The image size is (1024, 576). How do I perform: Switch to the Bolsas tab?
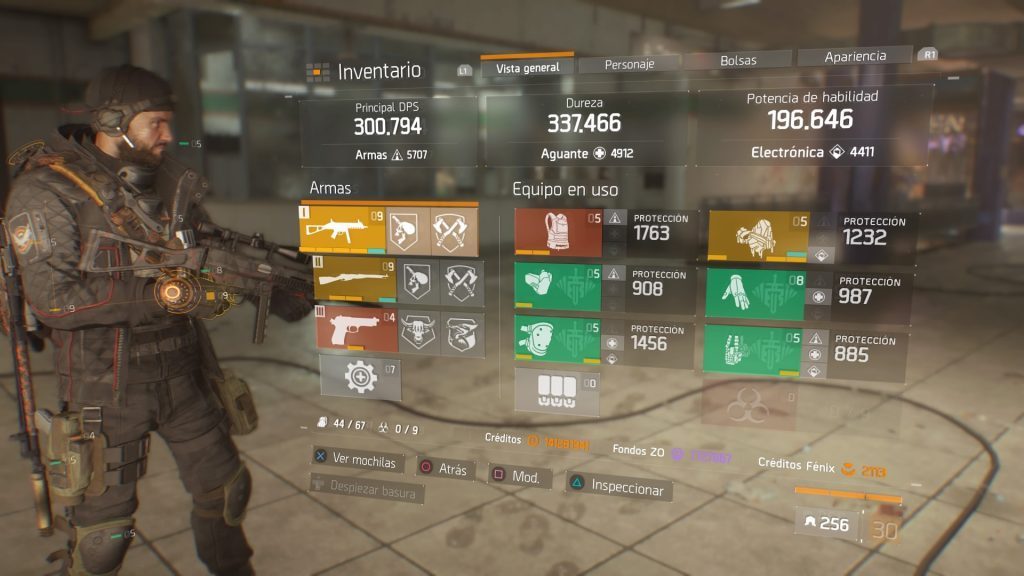738,60
